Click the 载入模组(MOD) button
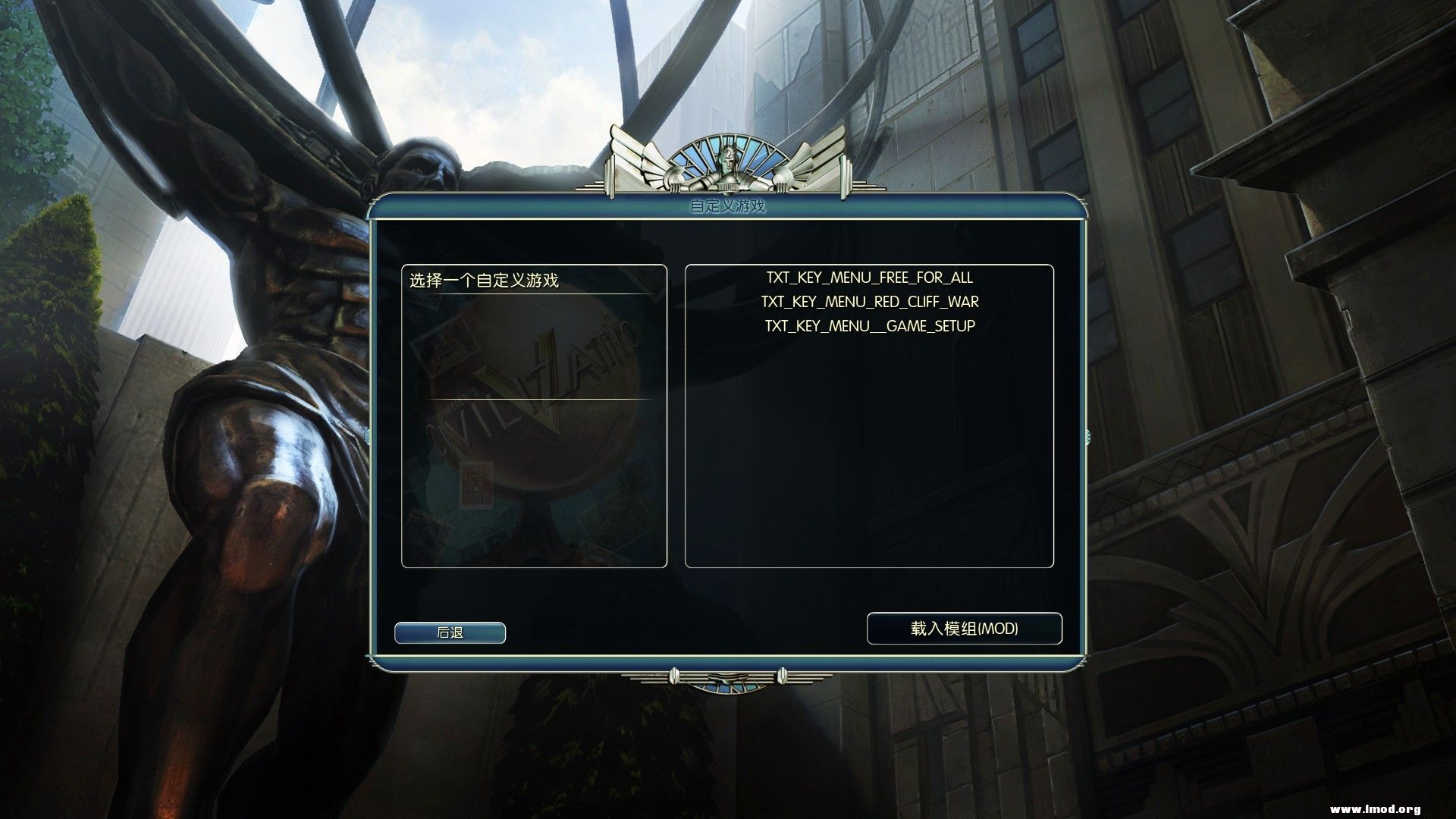Image resolution: width=1456 pixels, height=819 pixels. 965,629
